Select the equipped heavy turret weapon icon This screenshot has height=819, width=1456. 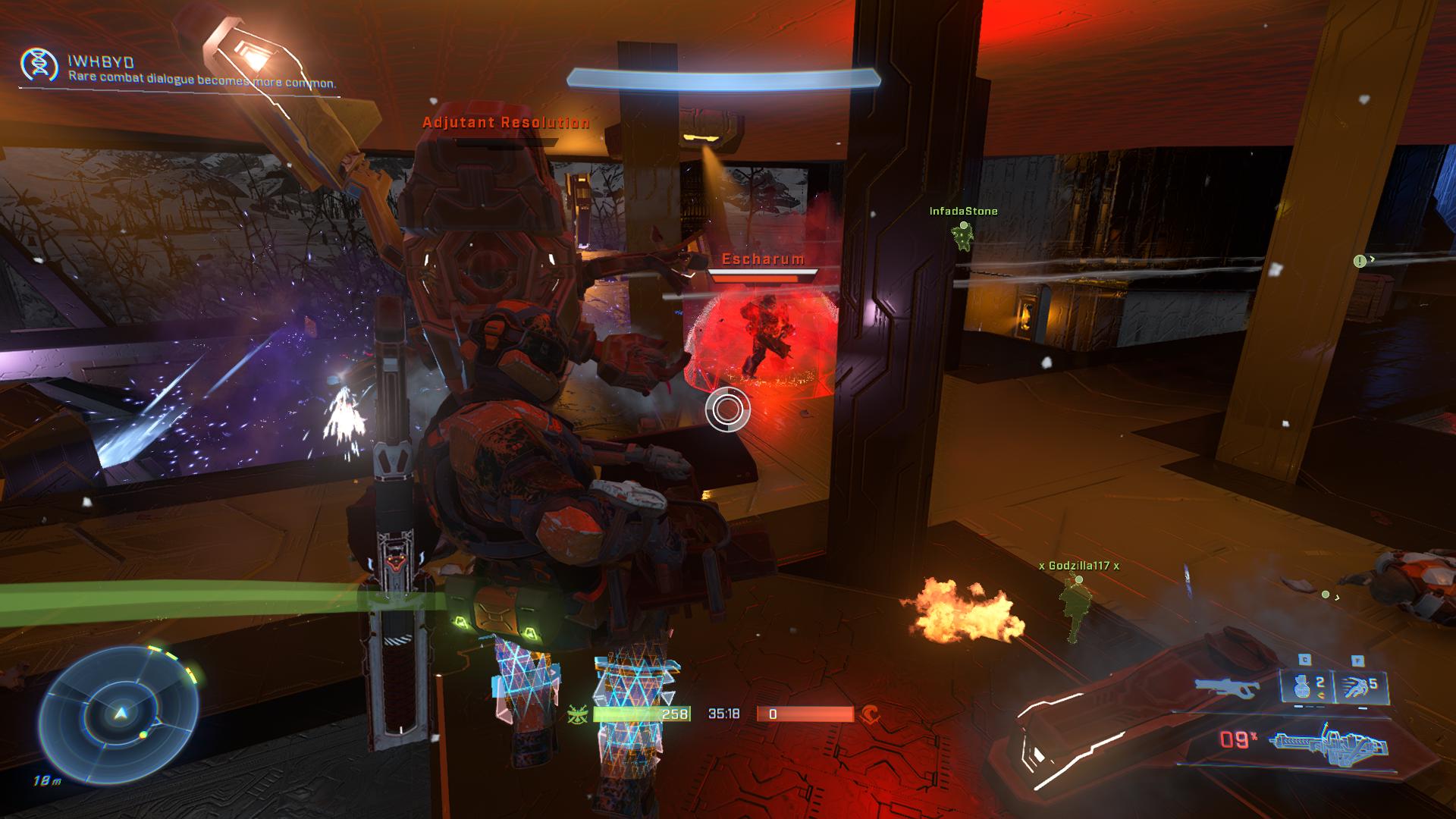pos(1331,740)
